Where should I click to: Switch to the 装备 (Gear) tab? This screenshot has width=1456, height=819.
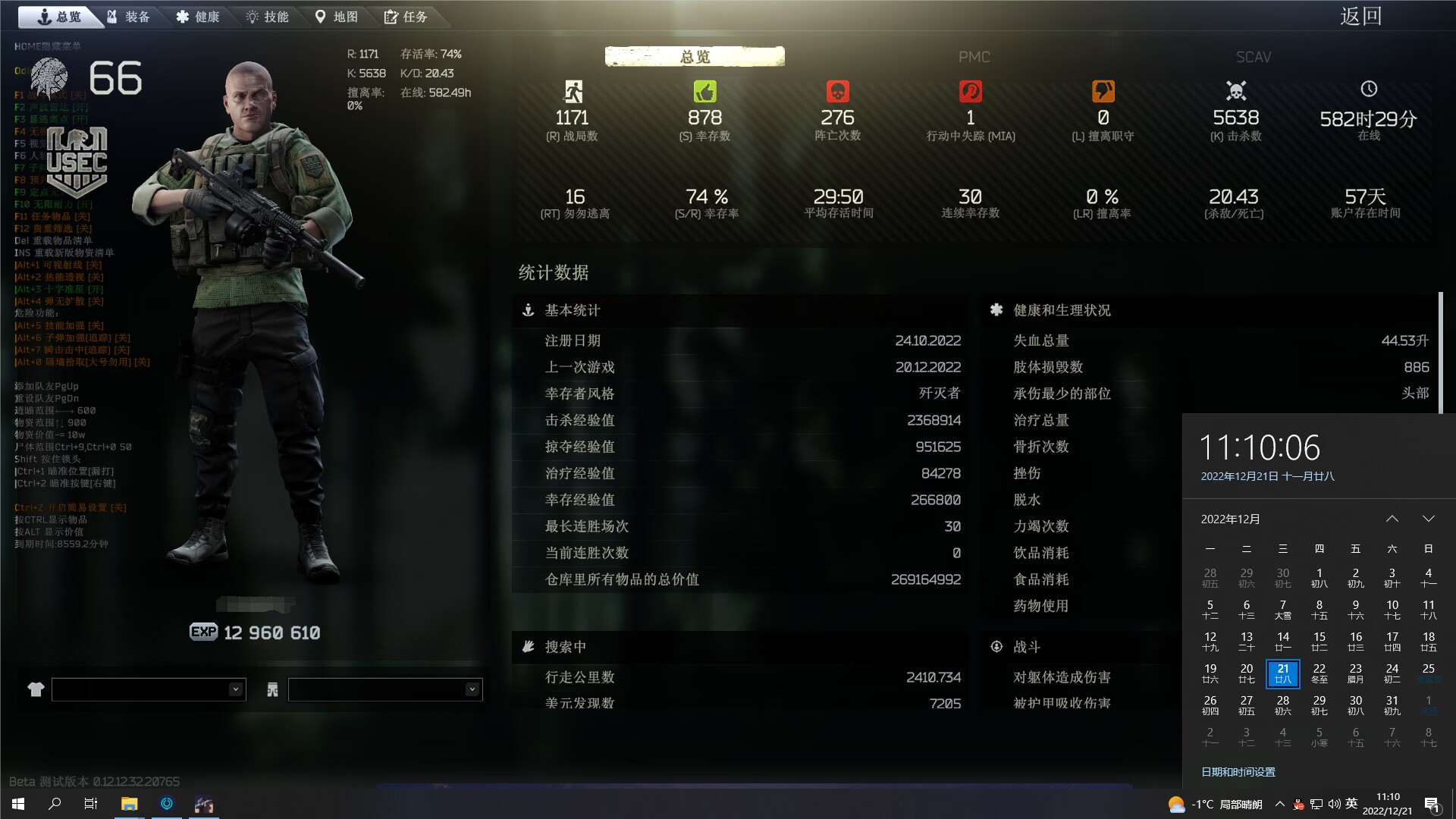[x=129, y=17]
